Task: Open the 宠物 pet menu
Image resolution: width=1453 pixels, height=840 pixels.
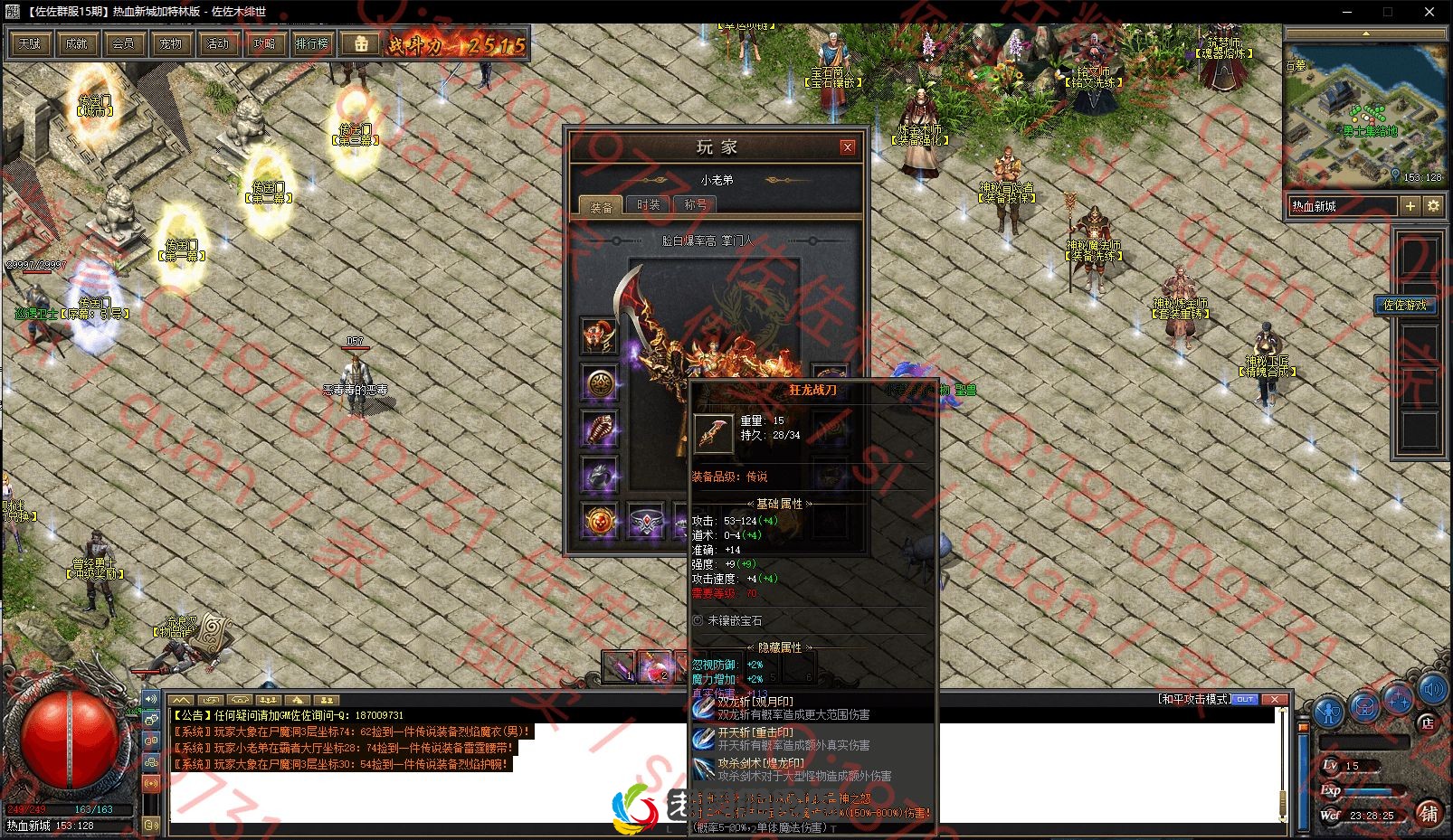Action: (x=171, y=43)
